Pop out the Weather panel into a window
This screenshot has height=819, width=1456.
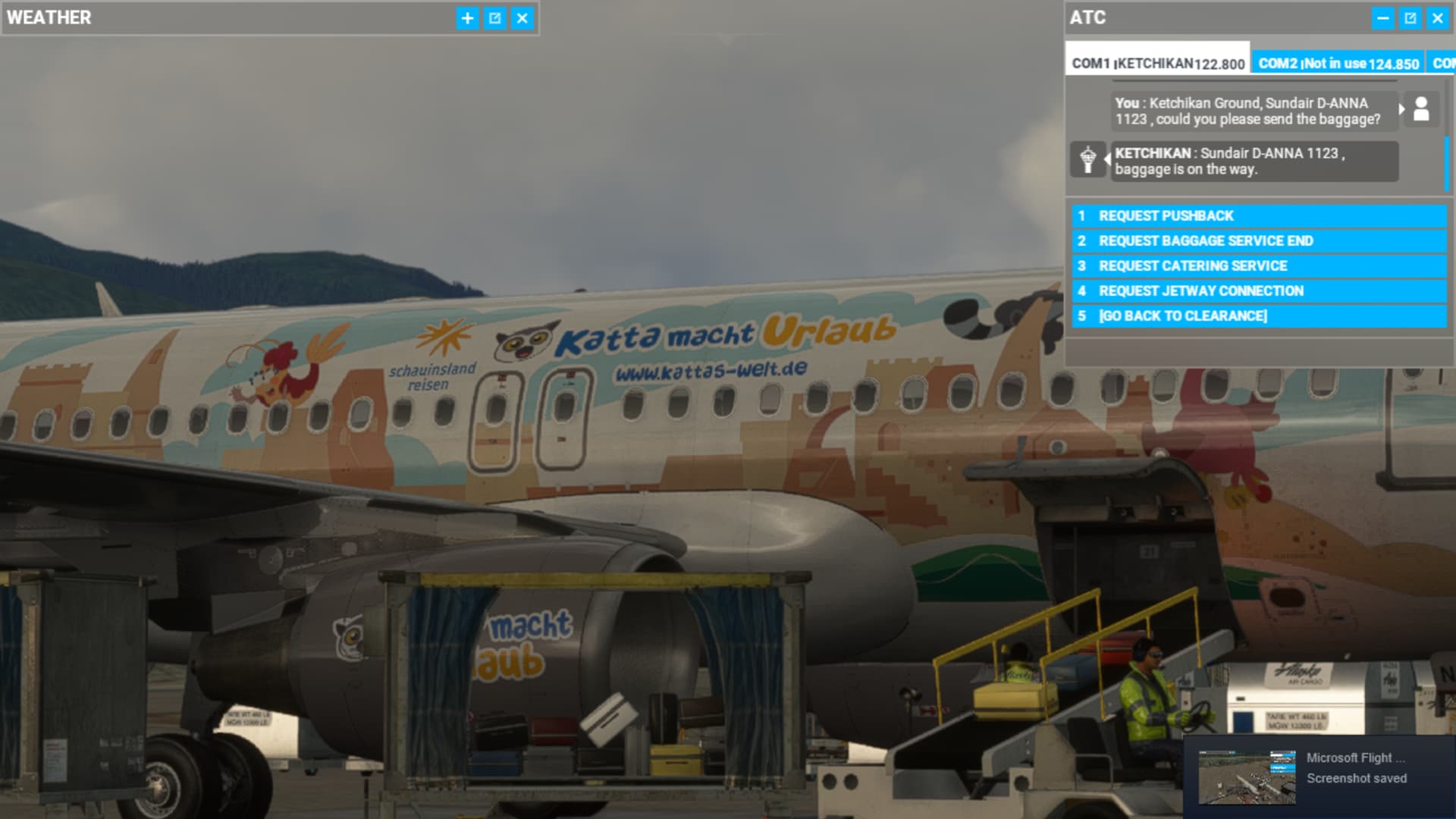point(494,18)
